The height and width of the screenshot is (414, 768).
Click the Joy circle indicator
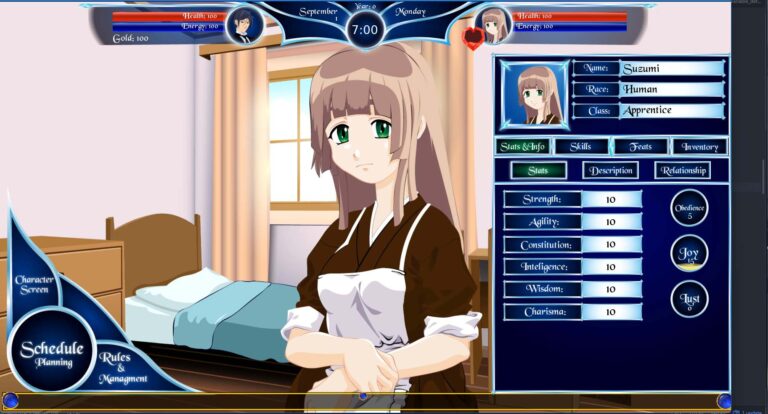point(689,253)
